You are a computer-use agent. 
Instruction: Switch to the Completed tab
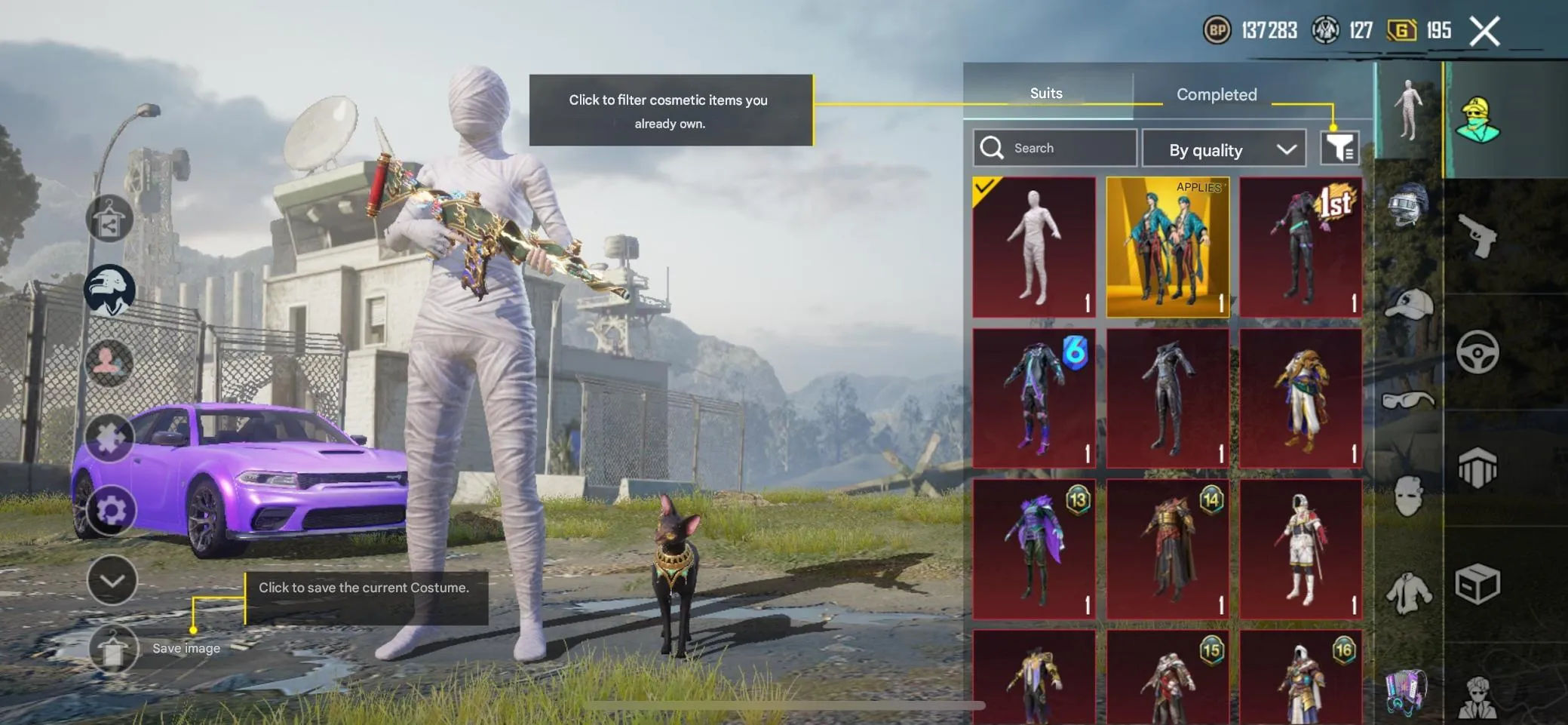click(x=1215, y=94)
